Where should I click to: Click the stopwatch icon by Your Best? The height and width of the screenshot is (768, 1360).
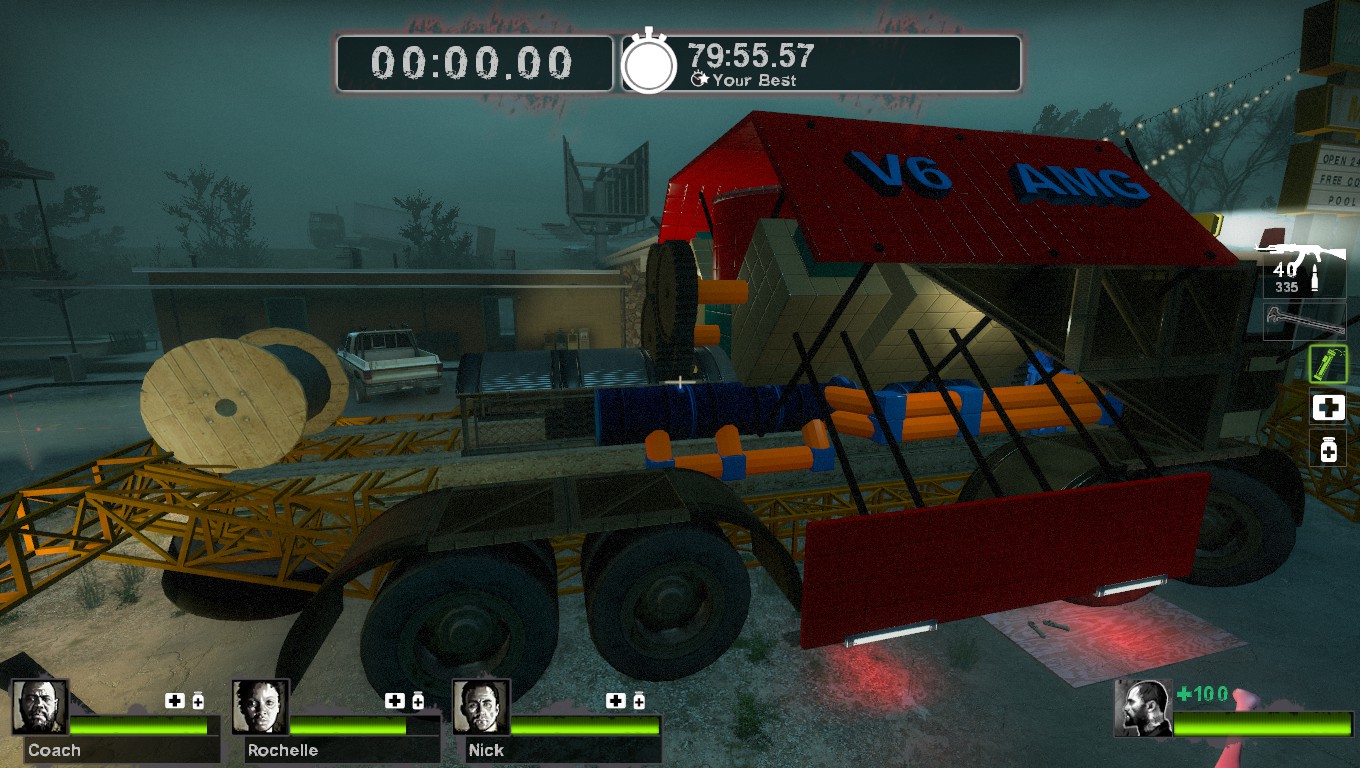tap(649, 64)
